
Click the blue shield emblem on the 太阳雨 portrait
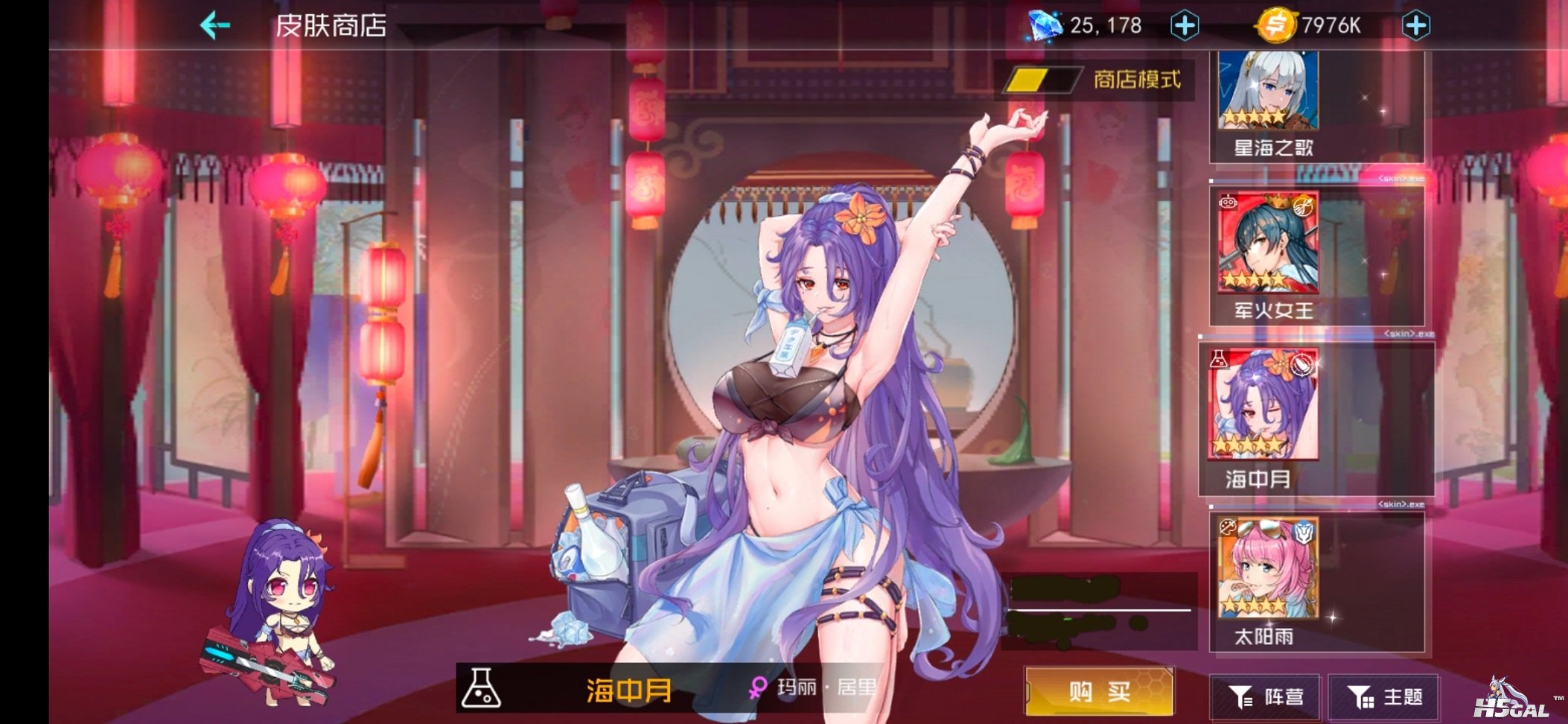pyautogui.click(x=1304, y=530)
